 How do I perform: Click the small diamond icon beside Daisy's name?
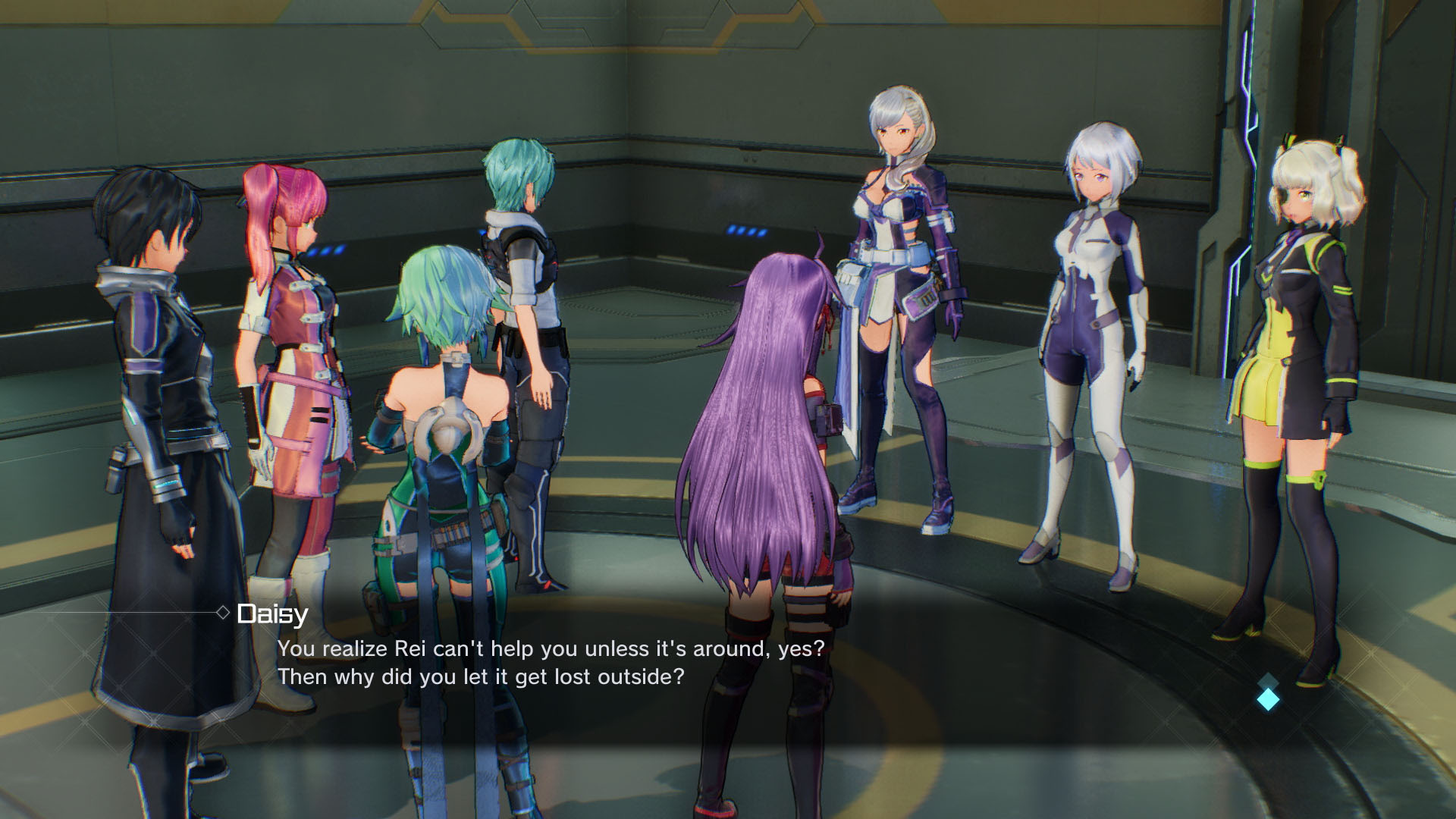point(222,611)
